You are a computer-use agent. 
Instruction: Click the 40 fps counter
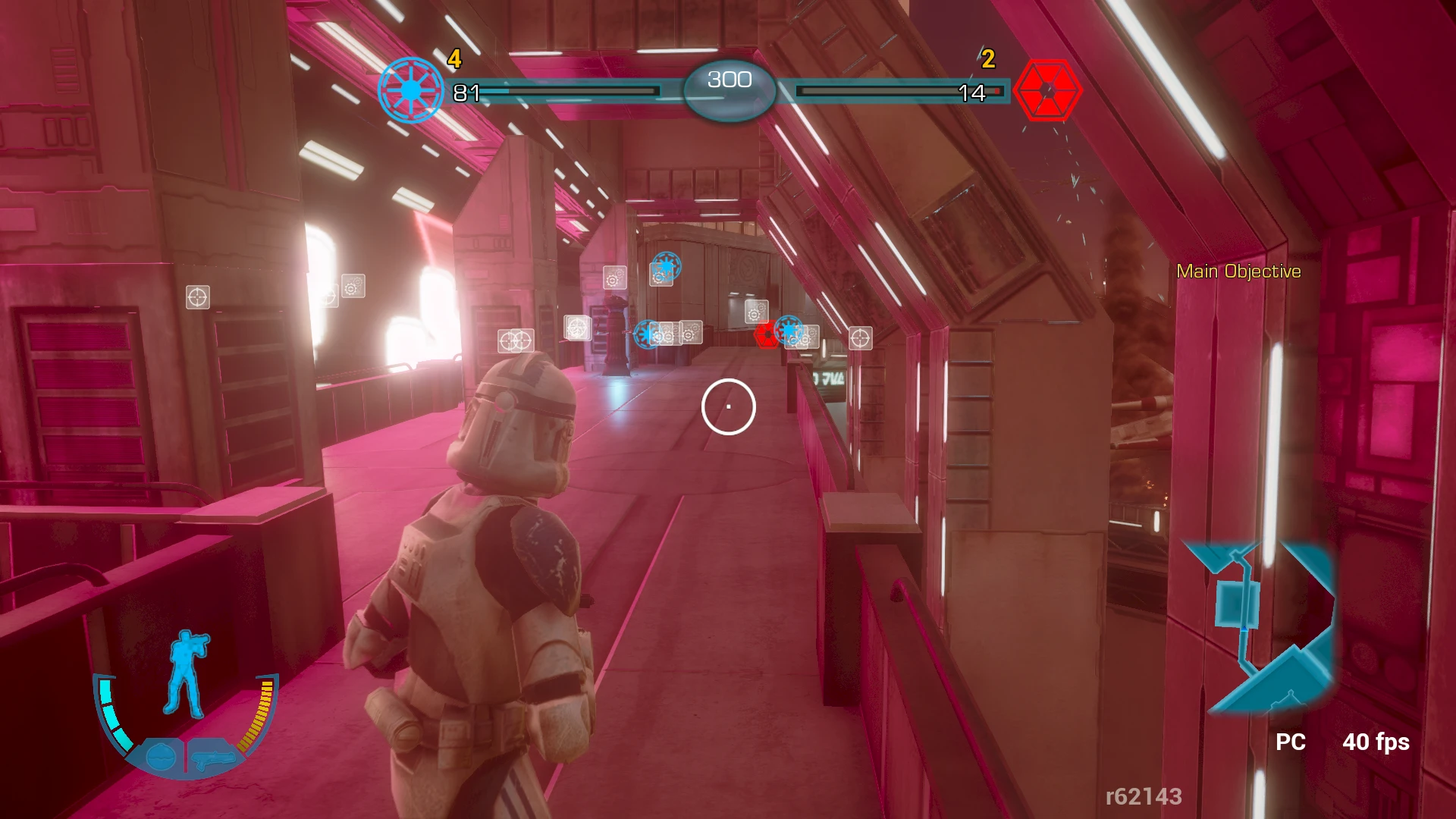point(1376,742)
